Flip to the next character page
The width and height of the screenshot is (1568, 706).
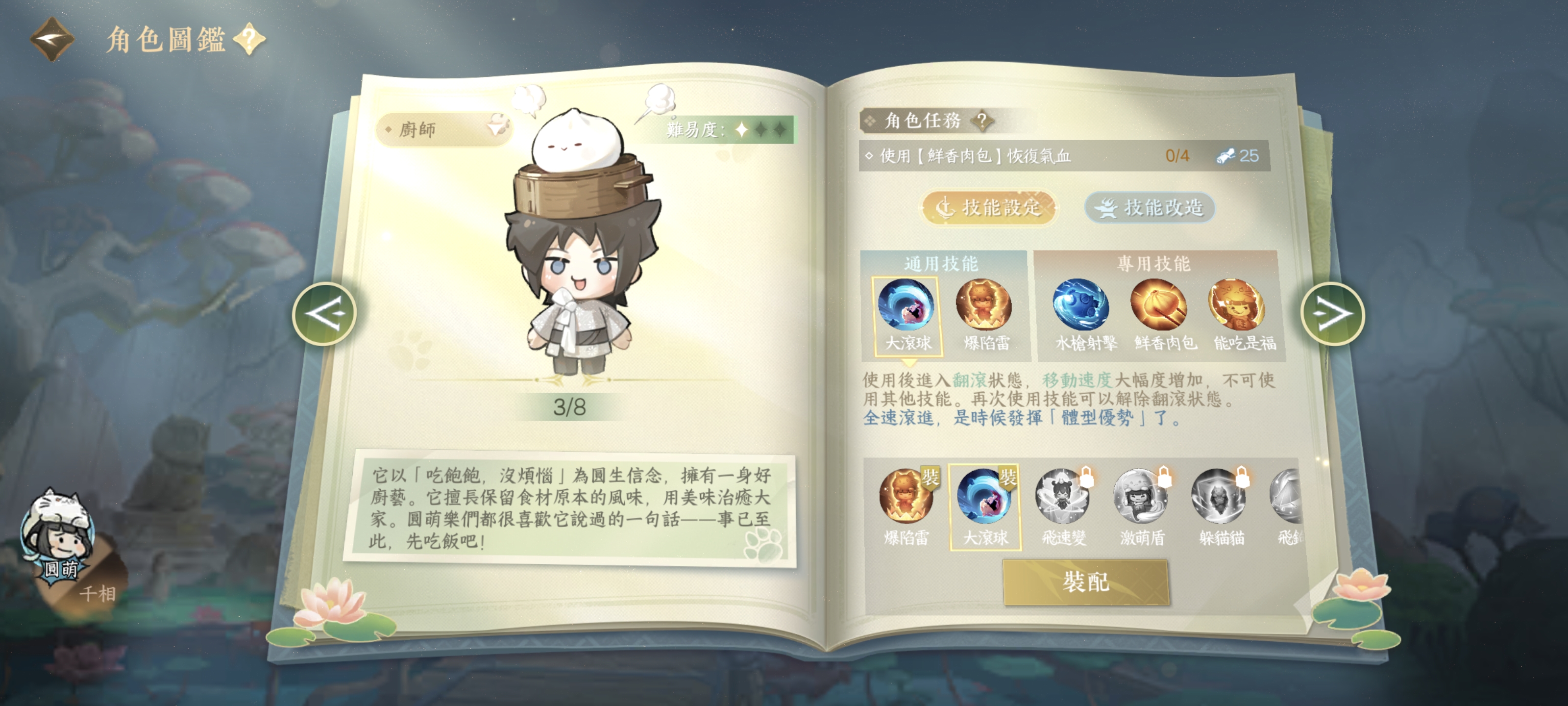(1332, 314)
